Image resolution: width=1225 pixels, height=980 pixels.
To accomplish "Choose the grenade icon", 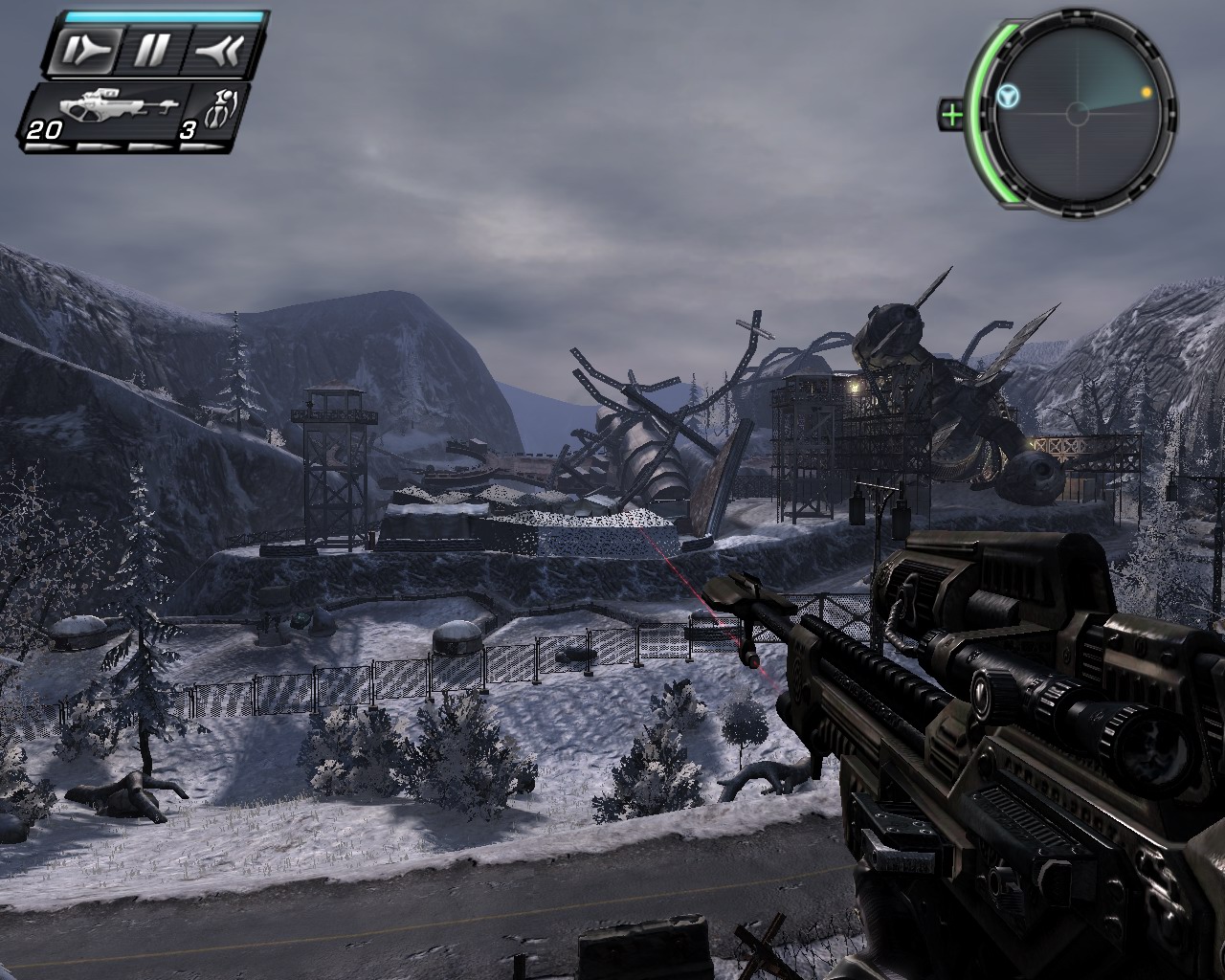I will pos(216,108).
